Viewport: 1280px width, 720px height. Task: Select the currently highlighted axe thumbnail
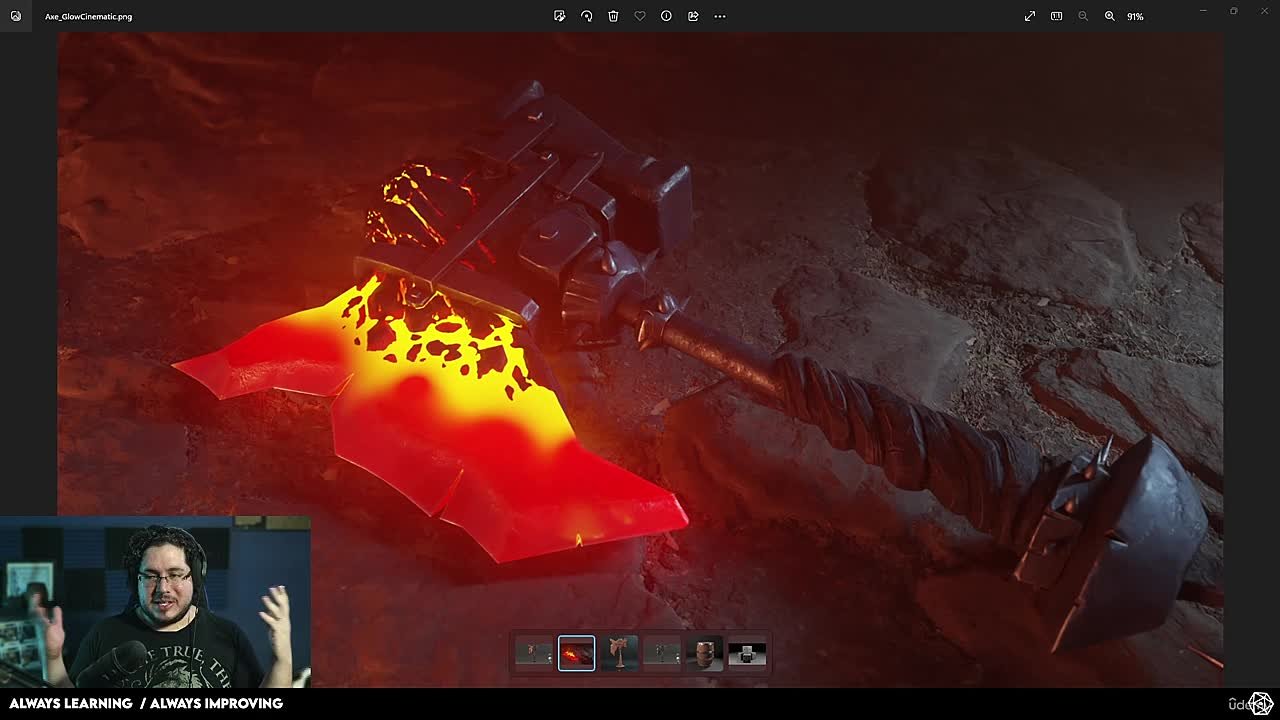pyautogui.click(x=576, y=652)
